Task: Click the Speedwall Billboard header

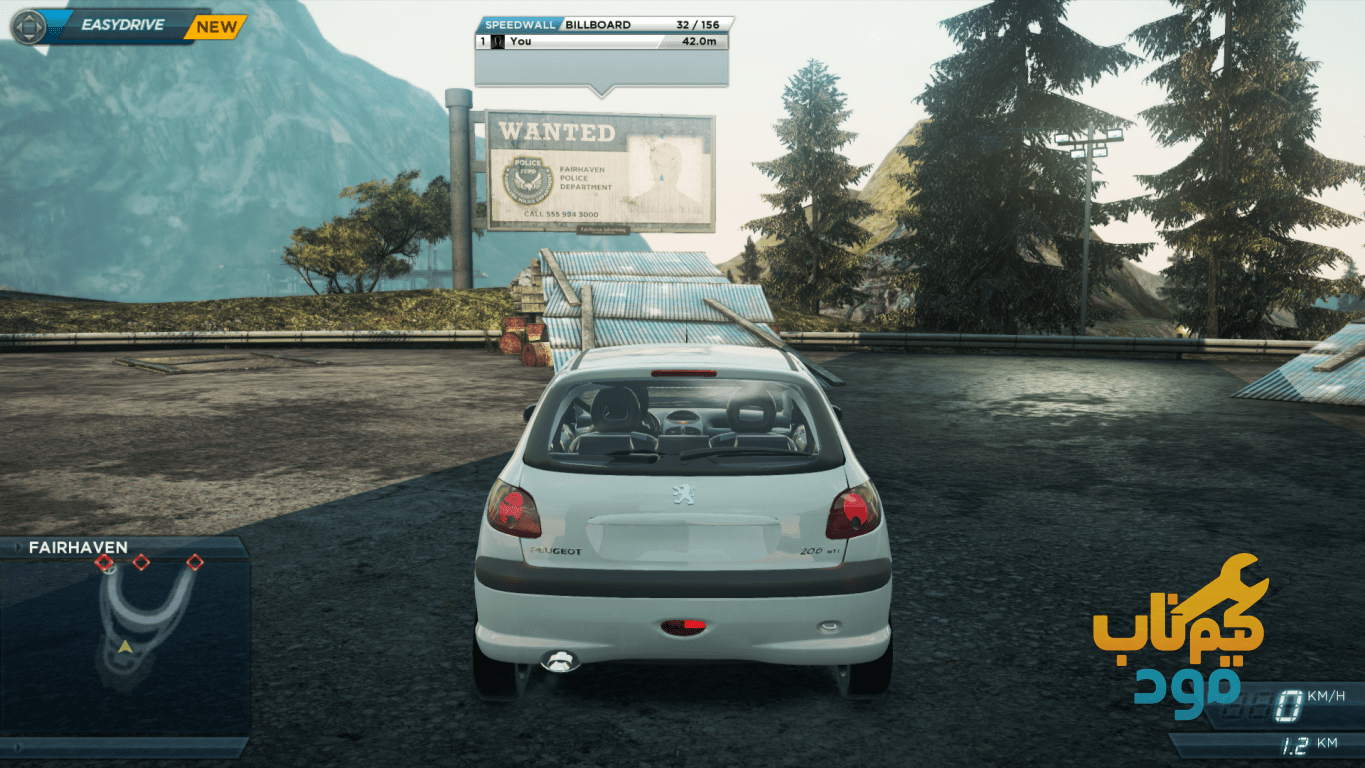Action: 603,24
